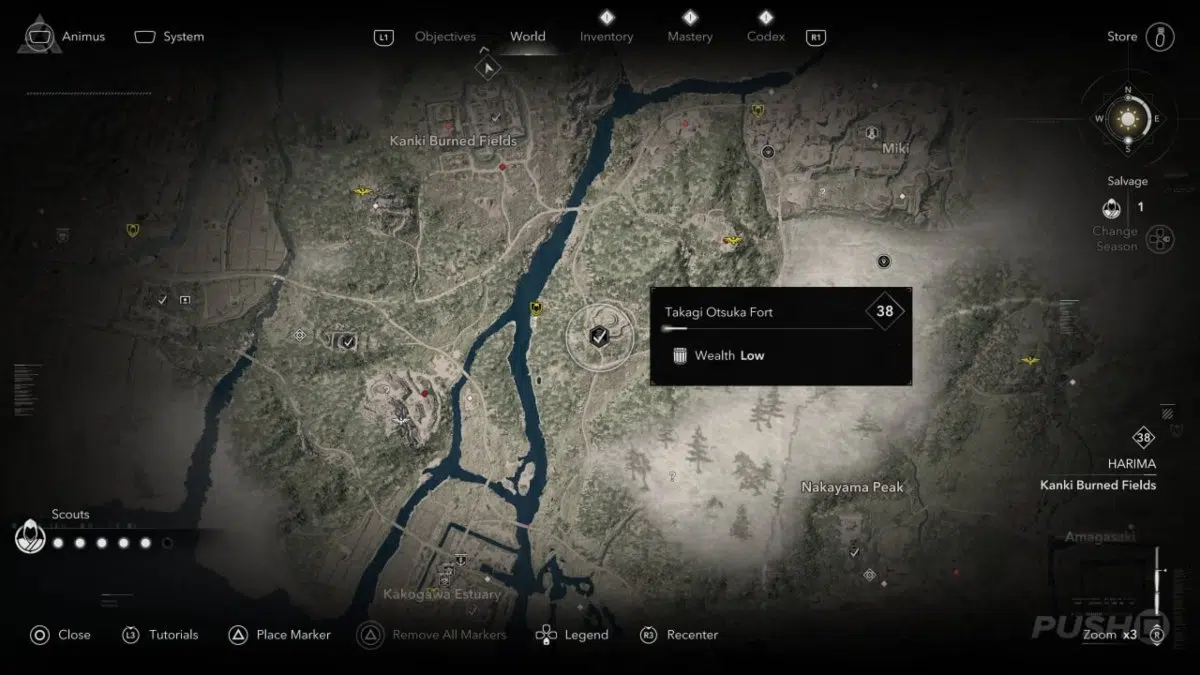1200x675 pixels.
Task: Choose Place Marker
Action: click(293, 634)
